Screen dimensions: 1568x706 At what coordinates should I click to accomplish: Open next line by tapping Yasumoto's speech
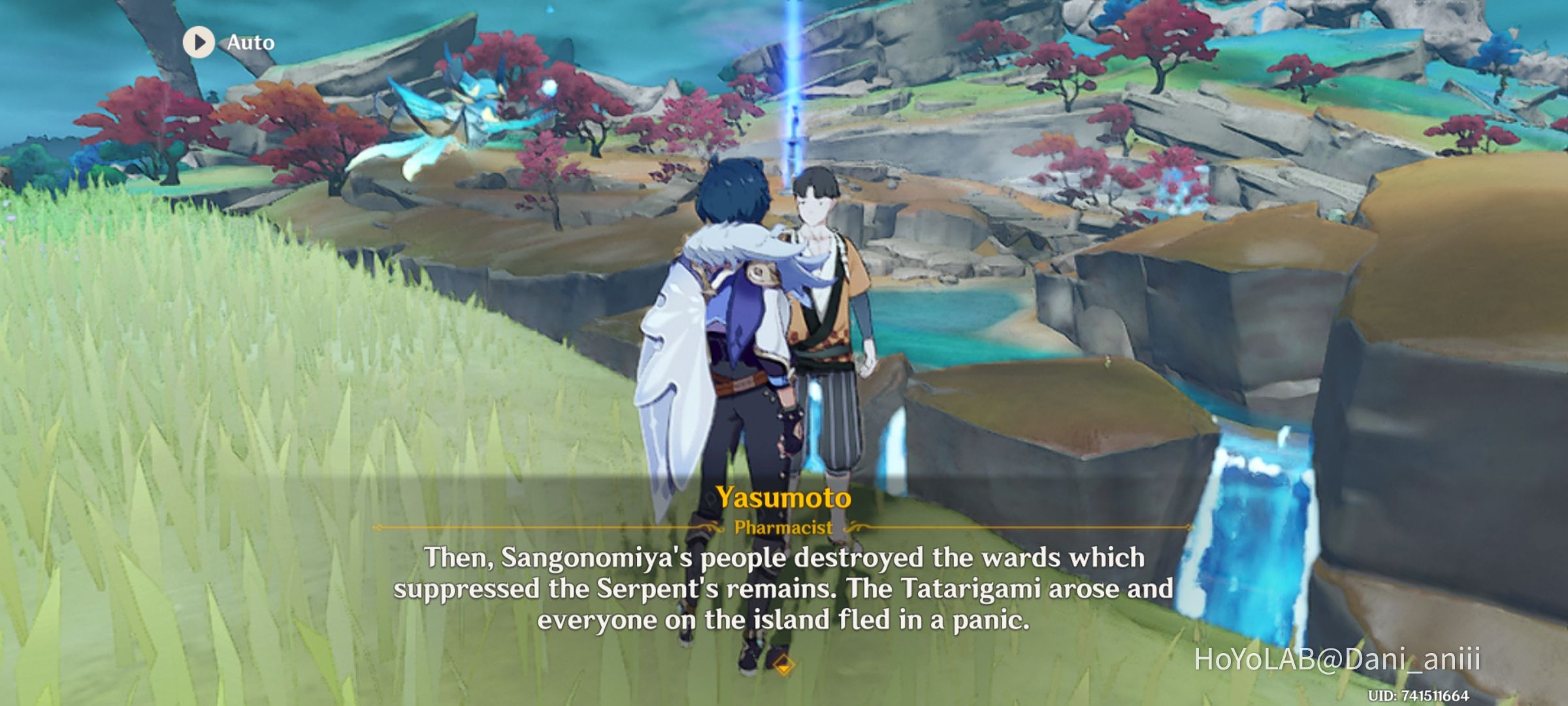point(784,588)
